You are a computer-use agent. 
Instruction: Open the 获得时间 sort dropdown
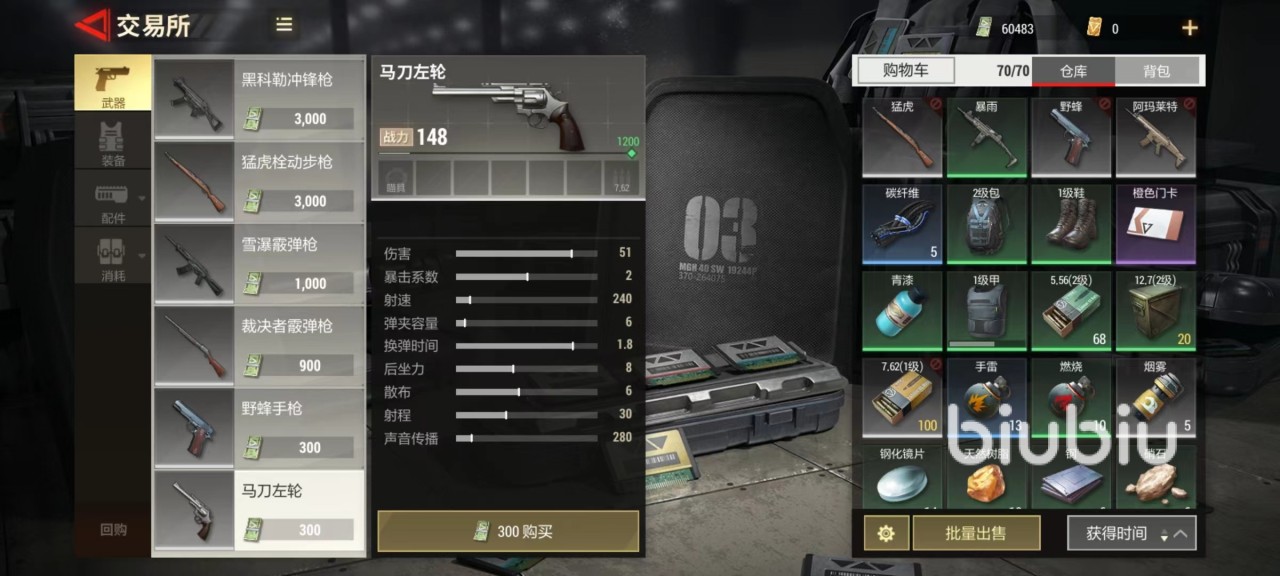coord(1131,533)
